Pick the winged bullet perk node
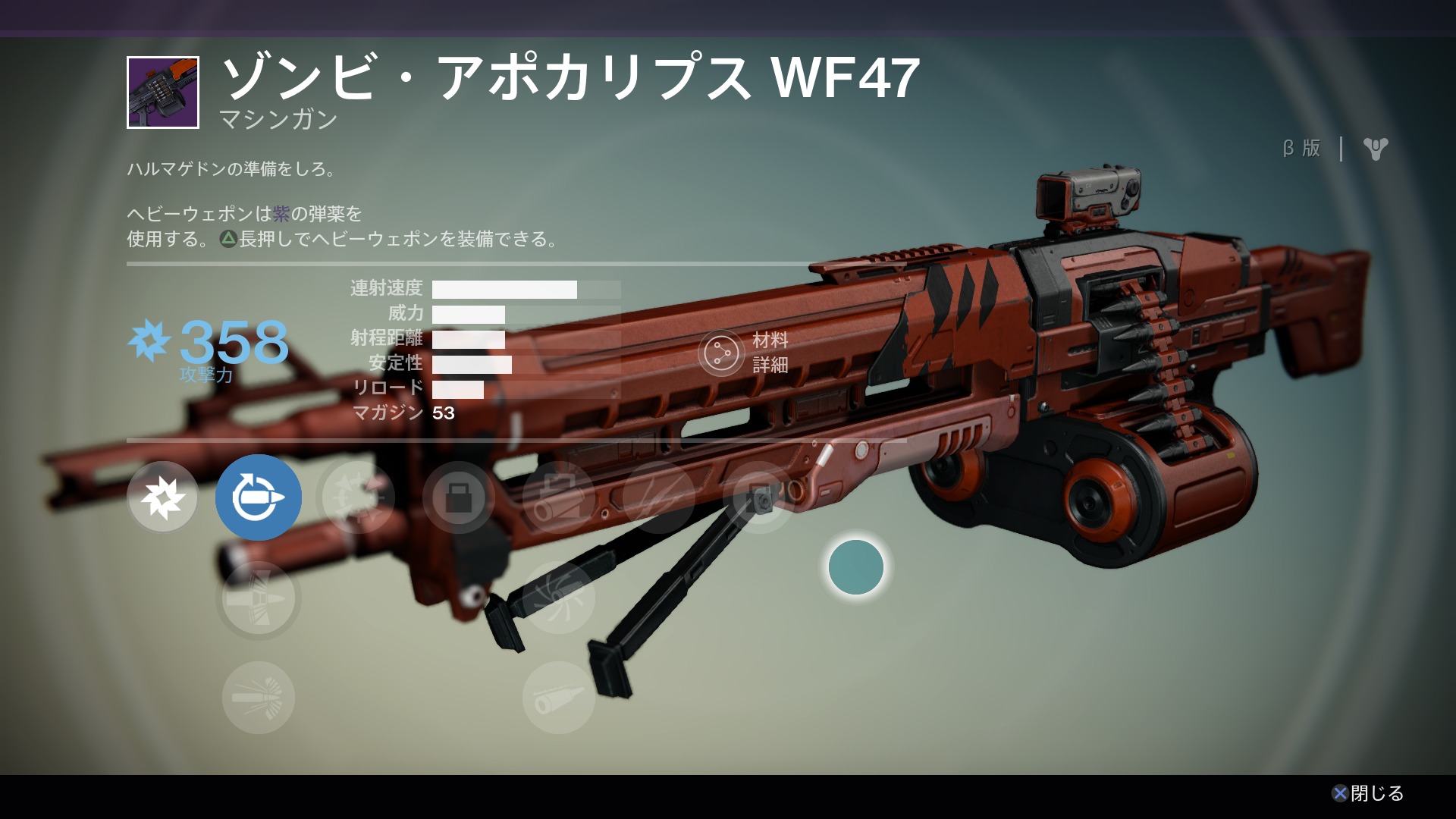Viewport: 1456px width, 819px height. click(x=258, y=599)
